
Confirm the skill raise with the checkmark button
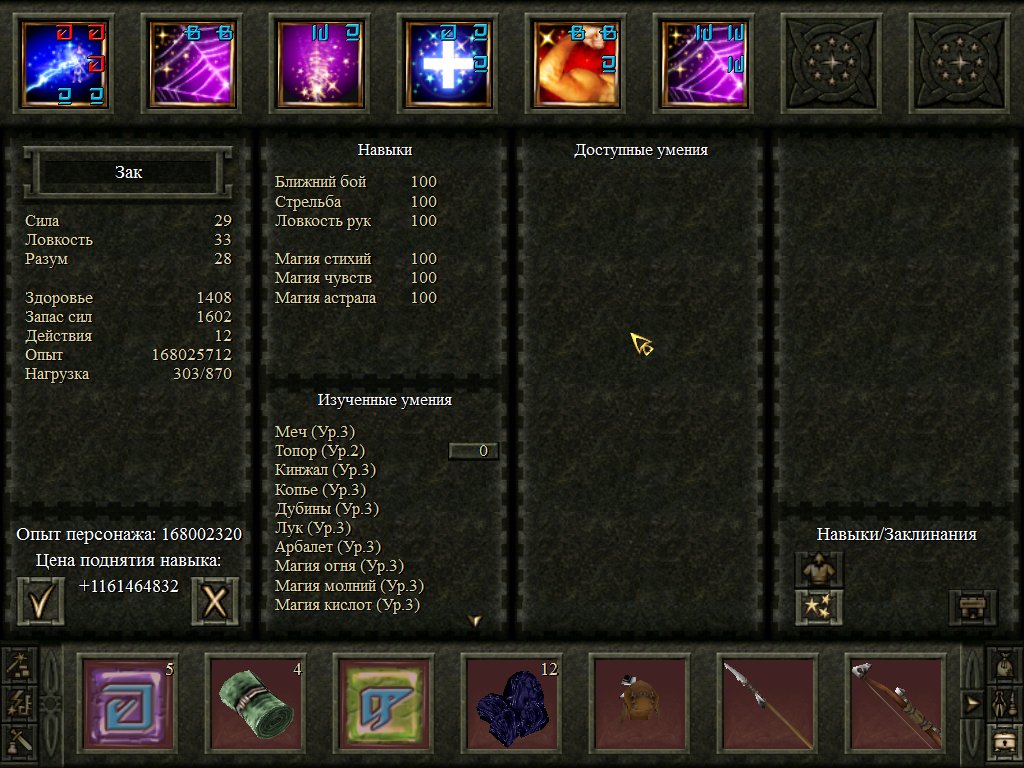pyautogui.click(x=41, y=602)
